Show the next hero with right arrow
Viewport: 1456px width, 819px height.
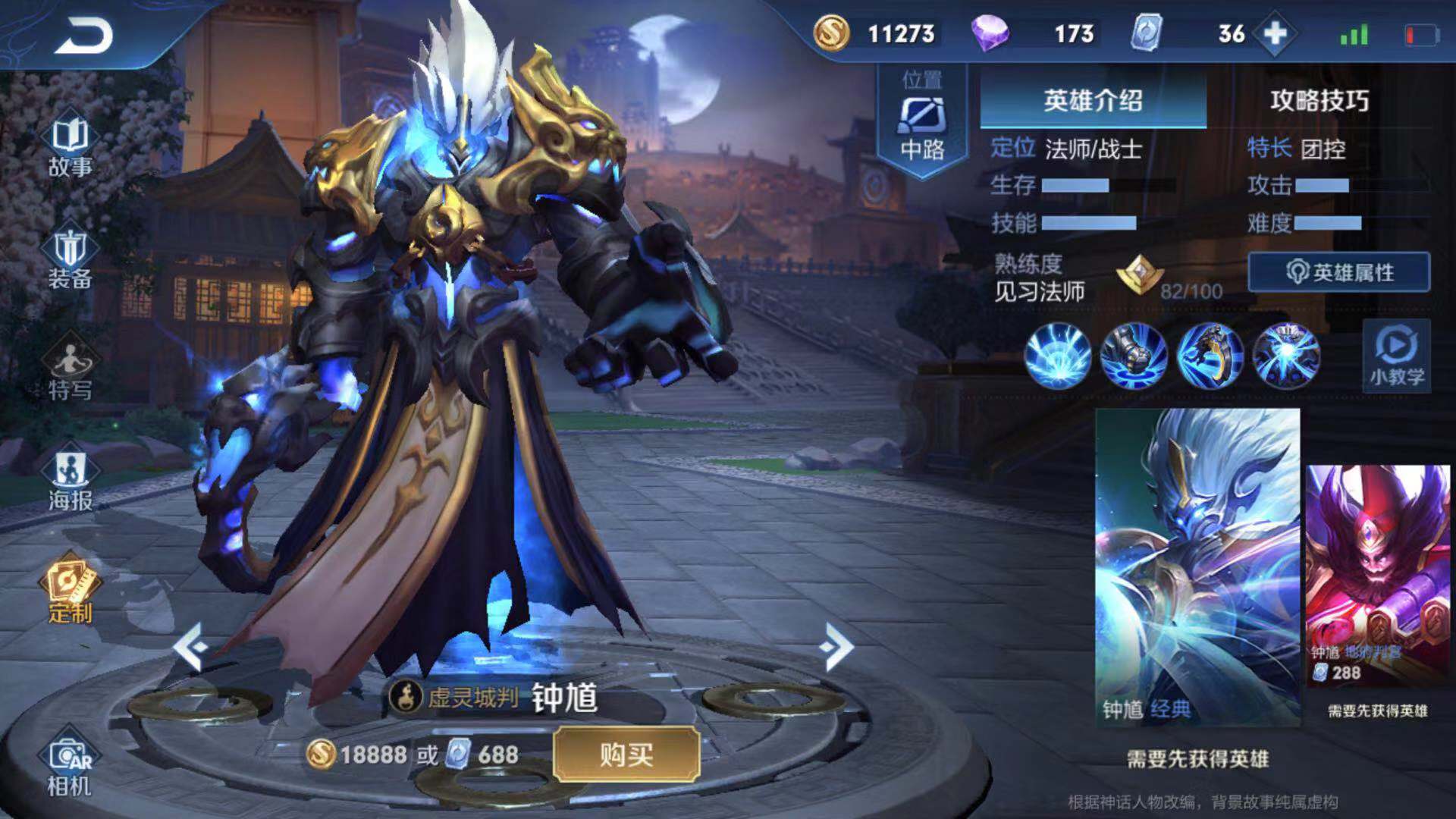(x=836, y=647)
